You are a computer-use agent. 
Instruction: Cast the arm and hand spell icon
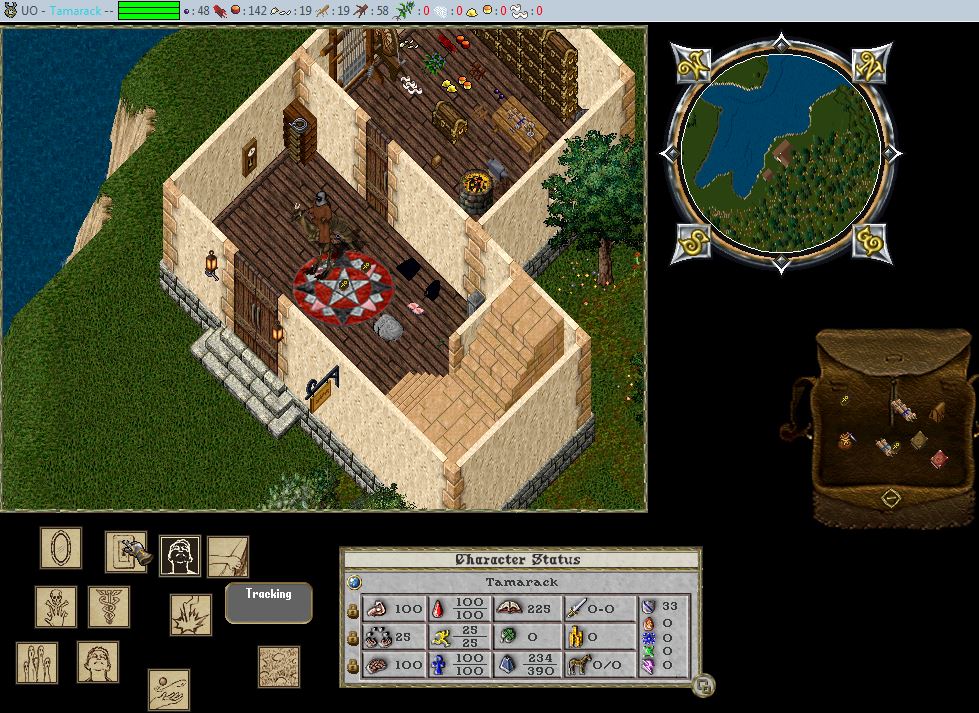[228, 556]
